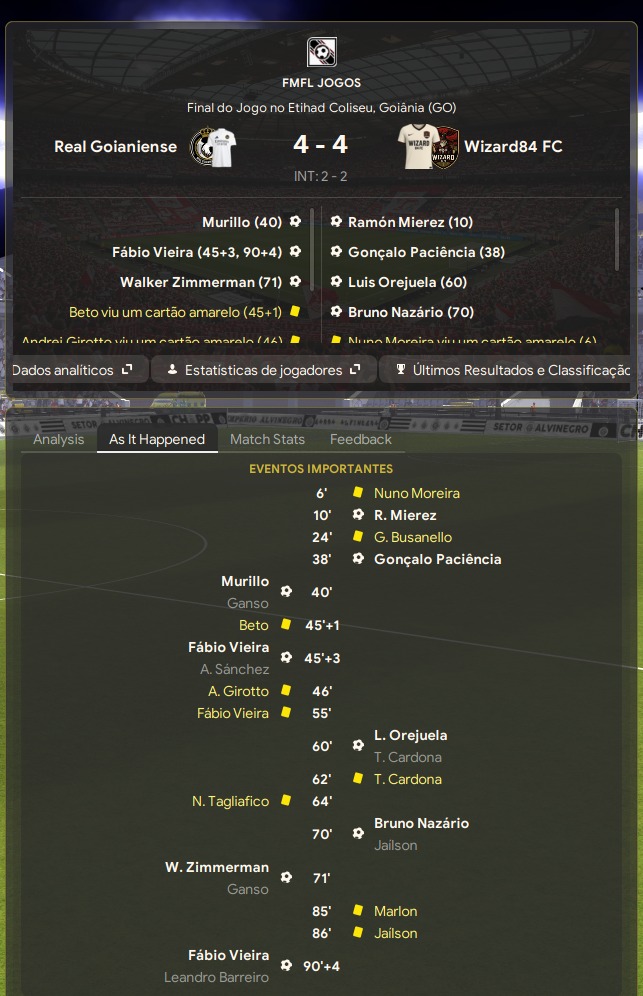Click N. Tagliafico yellow card event
643x996 pixels.
pos(230,801)
